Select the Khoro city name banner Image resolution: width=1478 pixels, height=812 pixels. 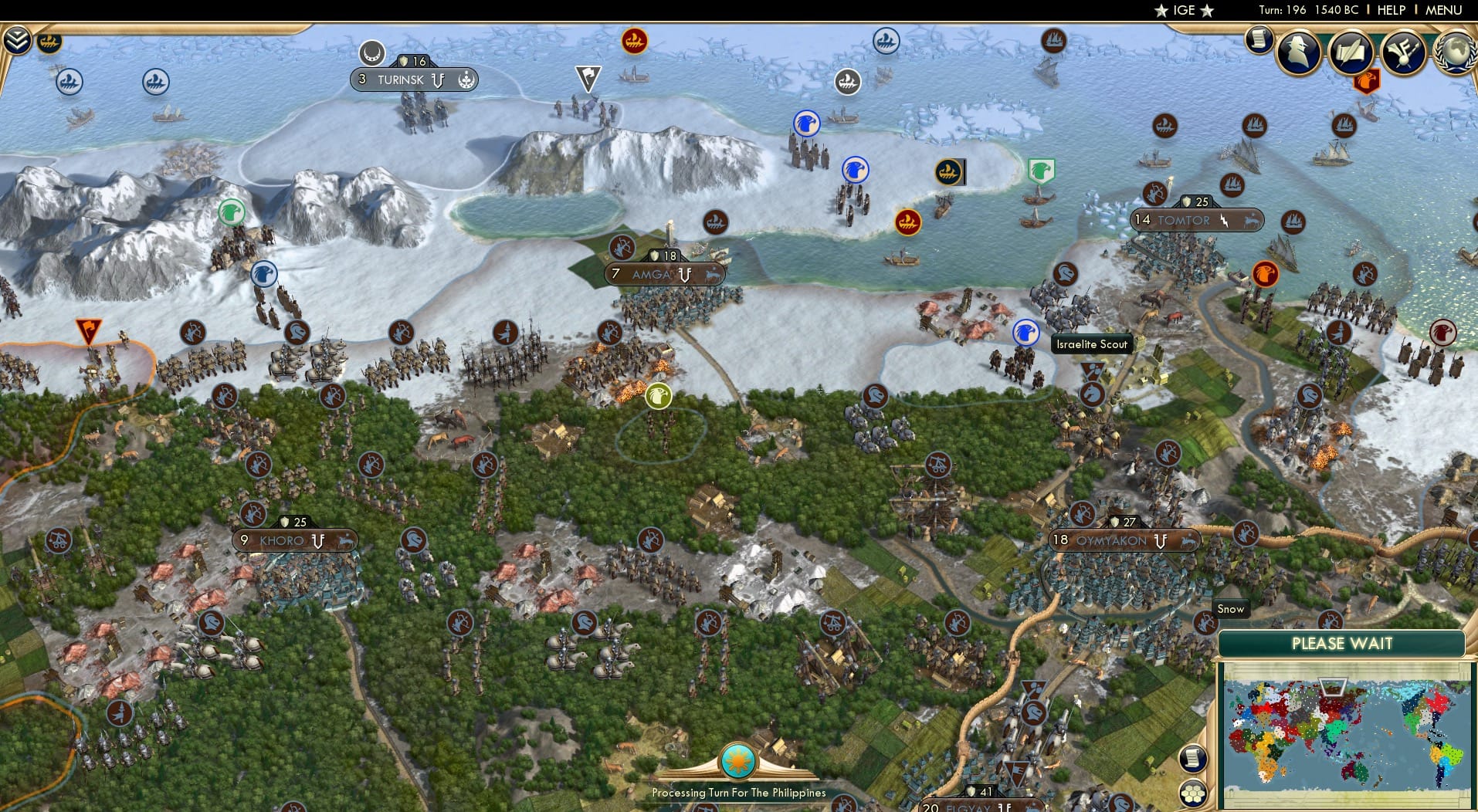tap(284, 540)
